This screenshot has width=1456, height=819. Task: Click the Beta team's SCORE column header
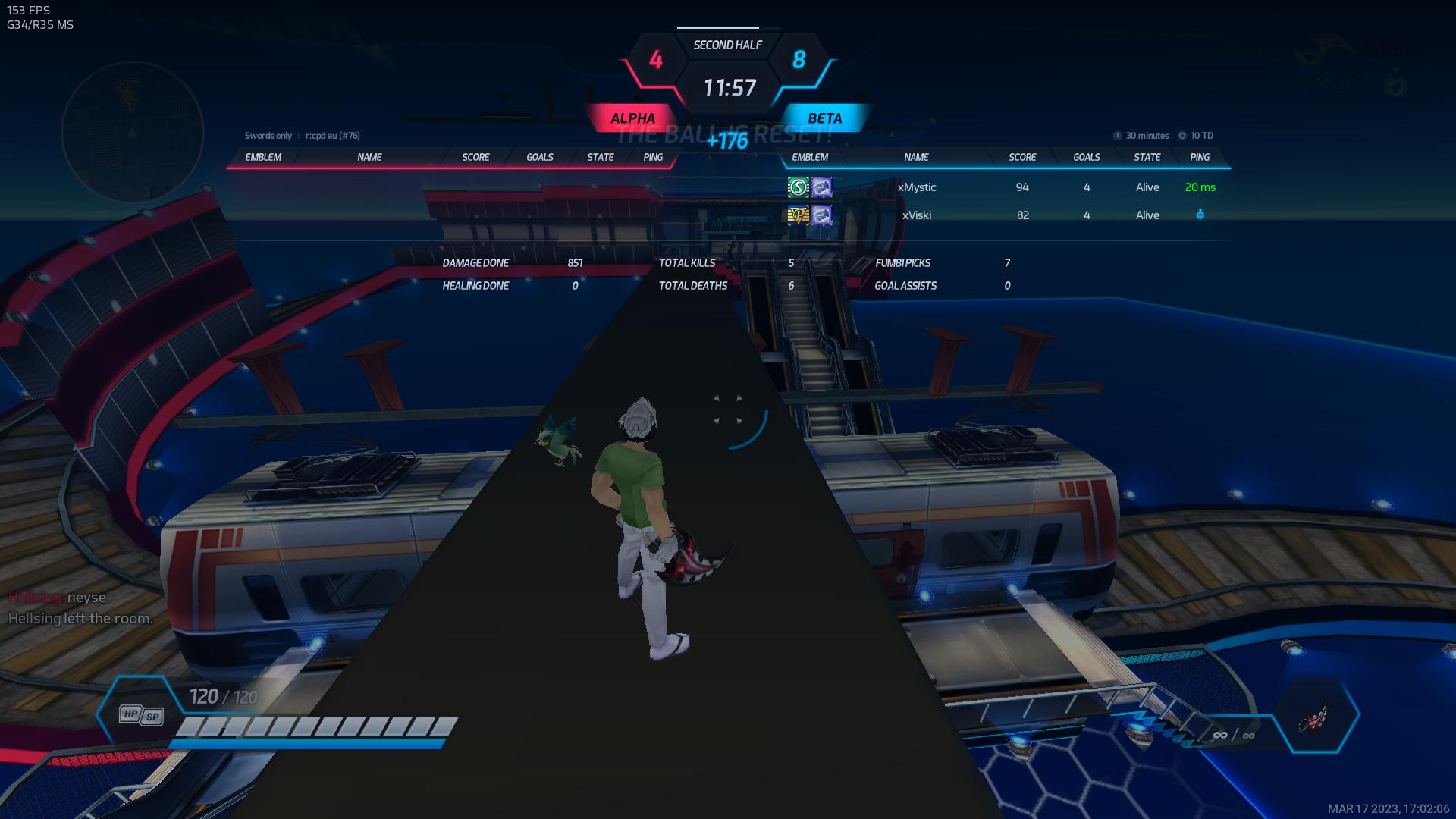coord(1022,157)
